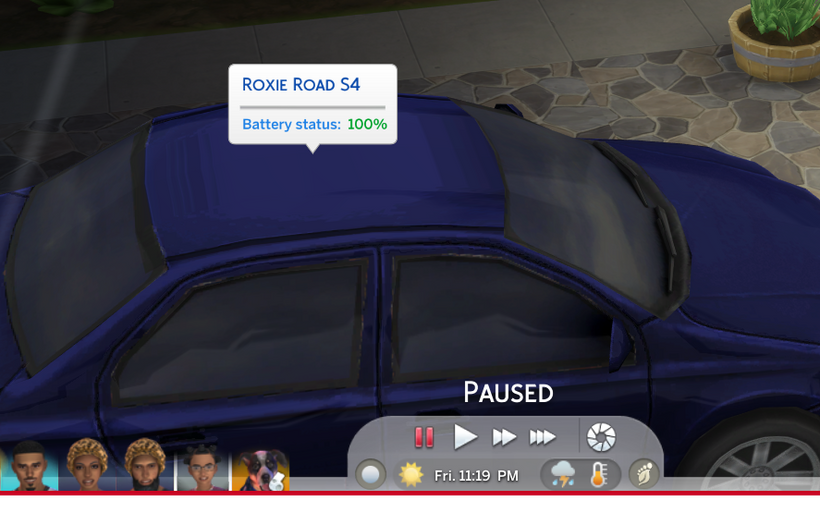Check the thermometer temperature icon

(x=599, y=474)
